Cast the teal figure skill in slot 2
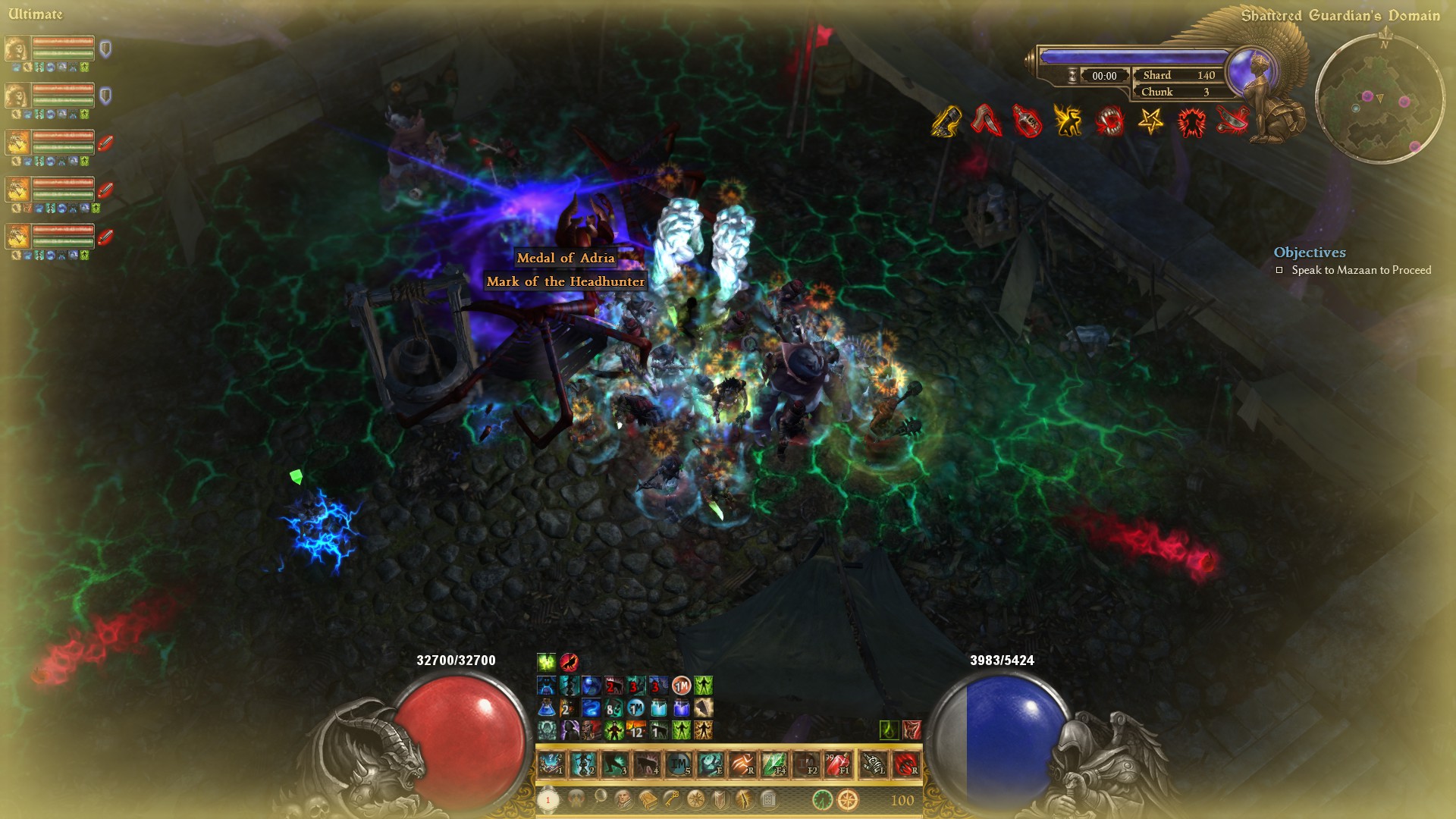The height and width of the screenshot is (819, 1456). 583,764
